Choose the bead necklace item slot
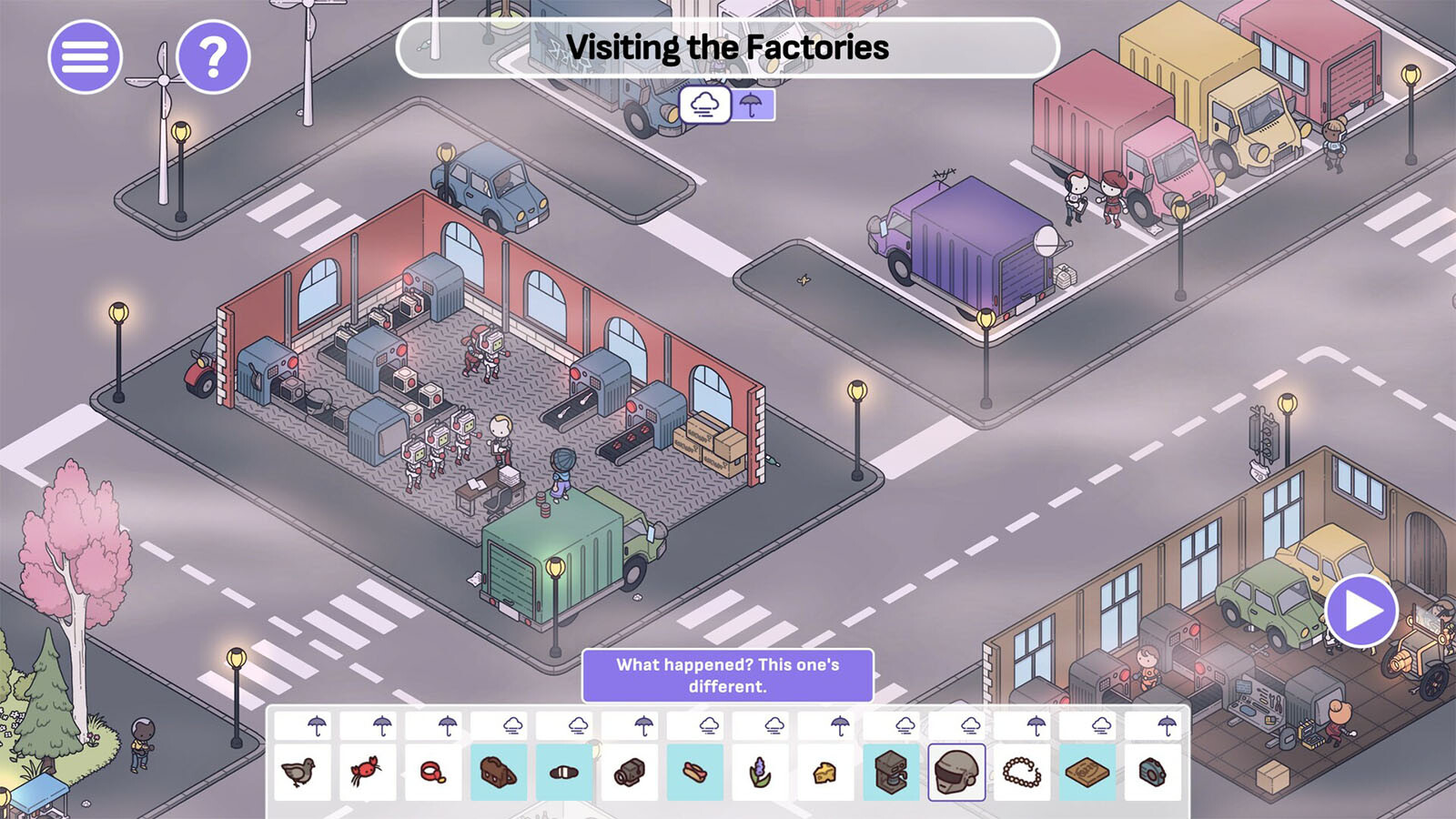The image size is (1456, 819). coord(1022,773)
